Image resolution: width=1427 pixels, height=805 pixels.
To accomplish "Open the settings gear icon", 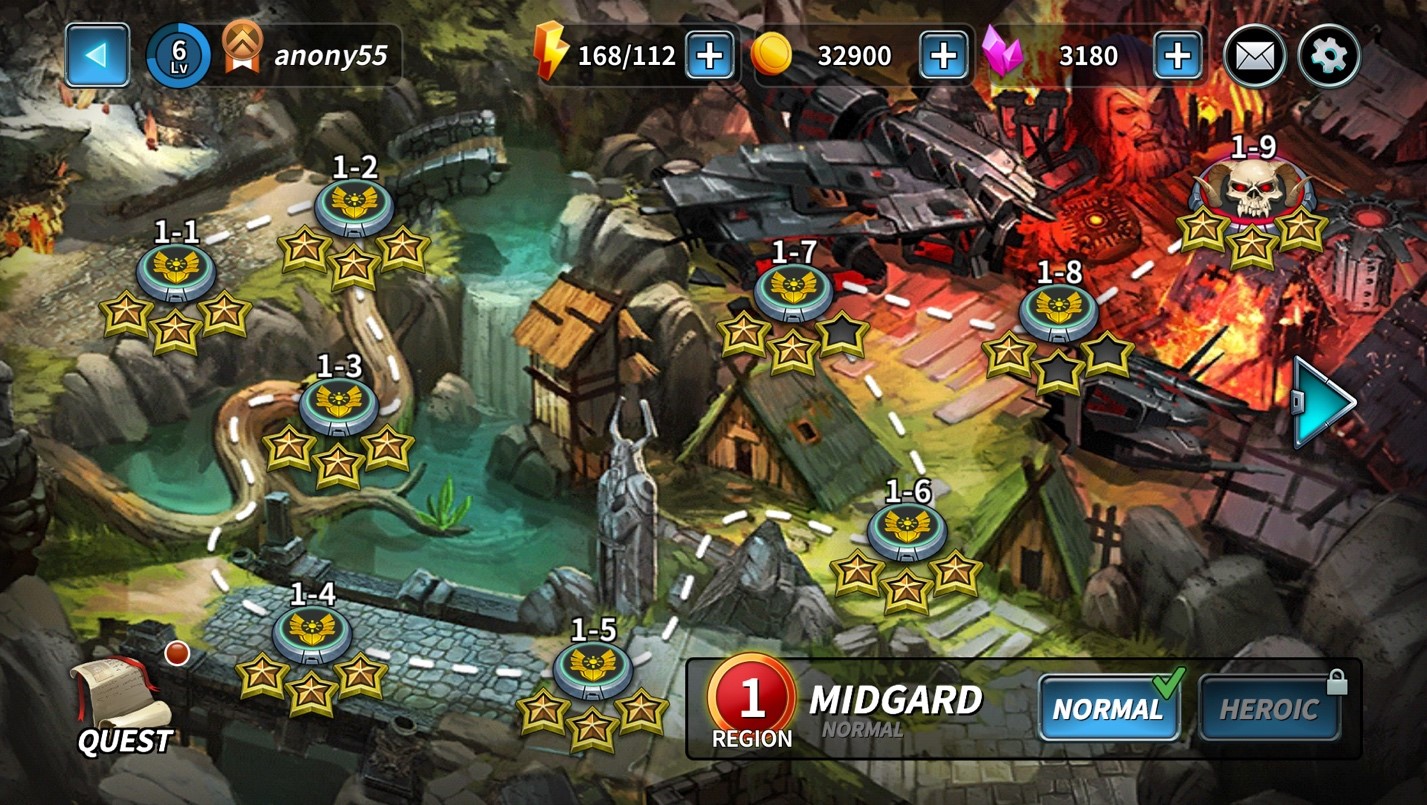I will 1328,56.
